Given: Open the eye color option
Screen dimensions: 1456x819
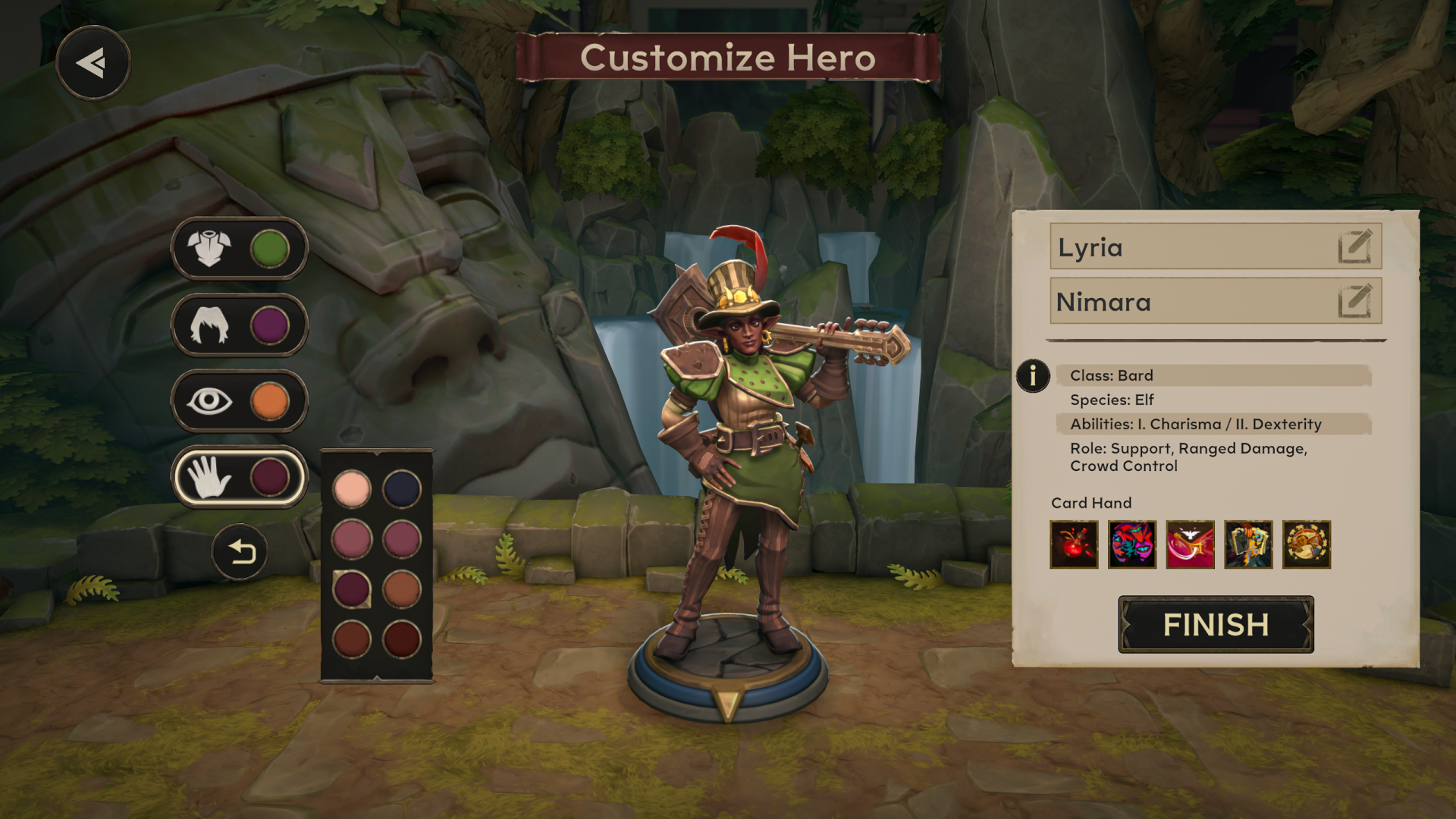Looking at the screenshot, I should pos(239,401).
